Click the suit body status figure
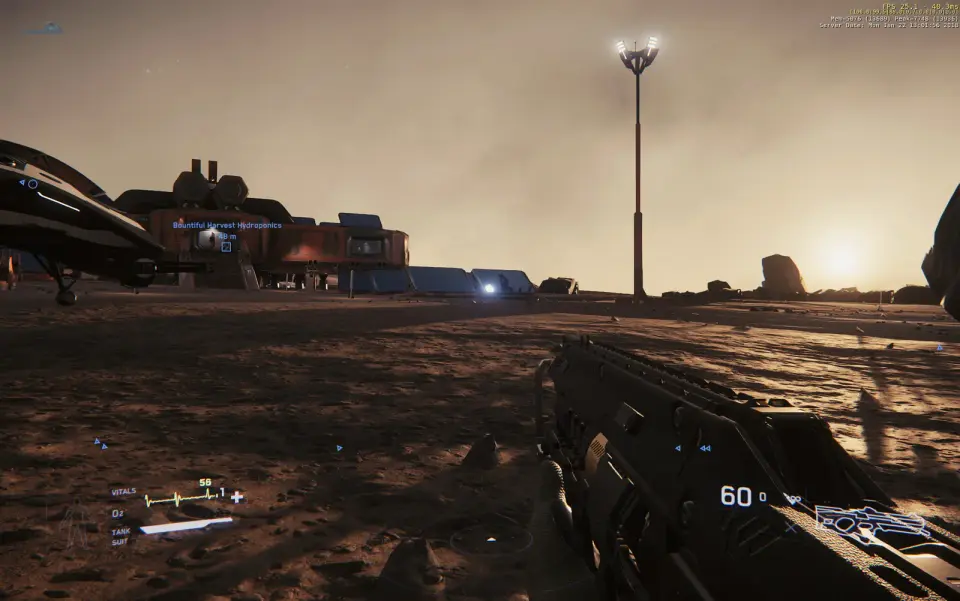The image size is (960, 601). [x=76, y=524]
